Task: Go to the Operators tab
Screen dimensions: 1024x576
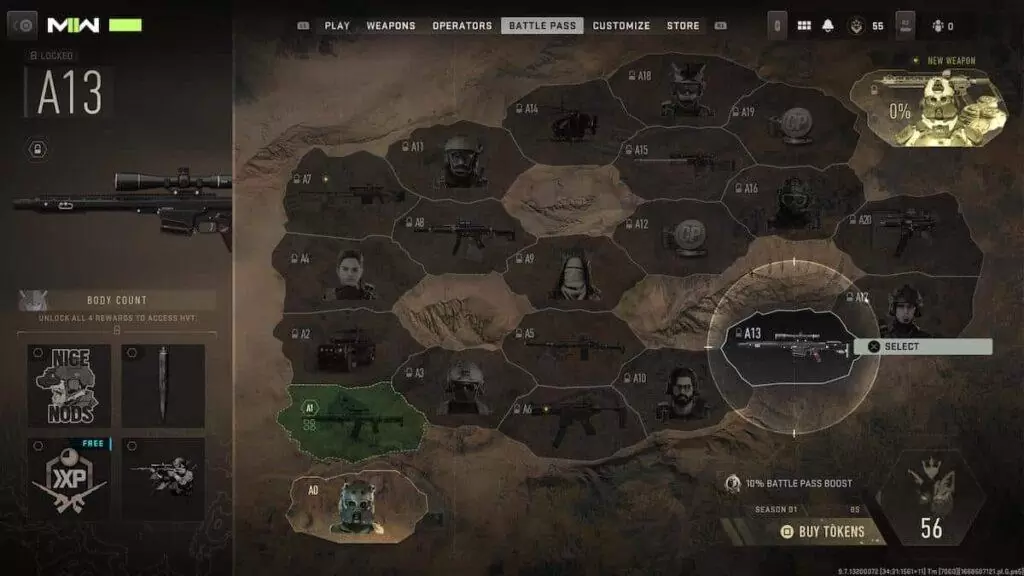Action: 462,26
